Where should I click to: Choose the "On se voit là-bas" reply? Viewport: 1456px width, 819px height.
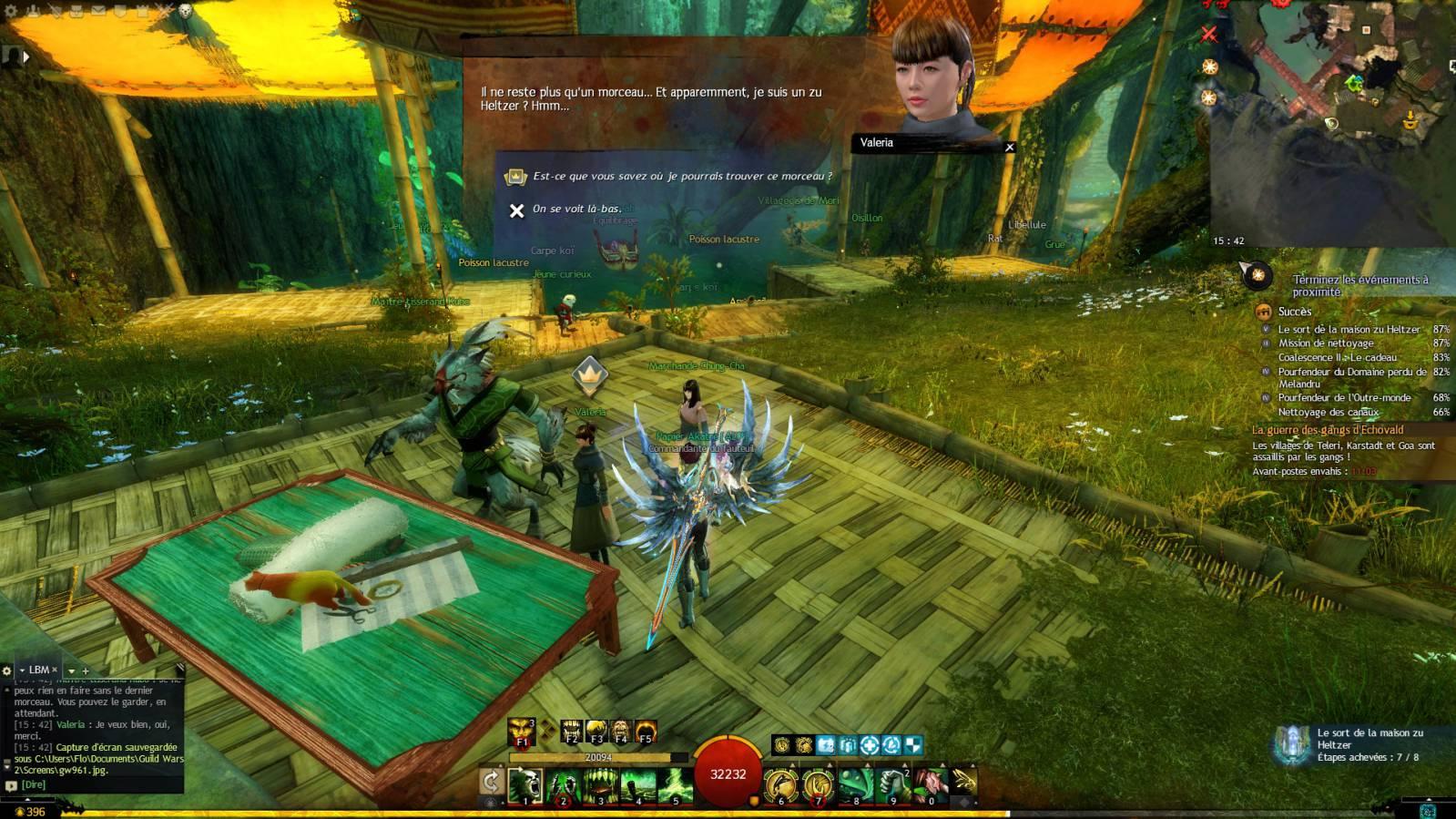pos(576,210)
